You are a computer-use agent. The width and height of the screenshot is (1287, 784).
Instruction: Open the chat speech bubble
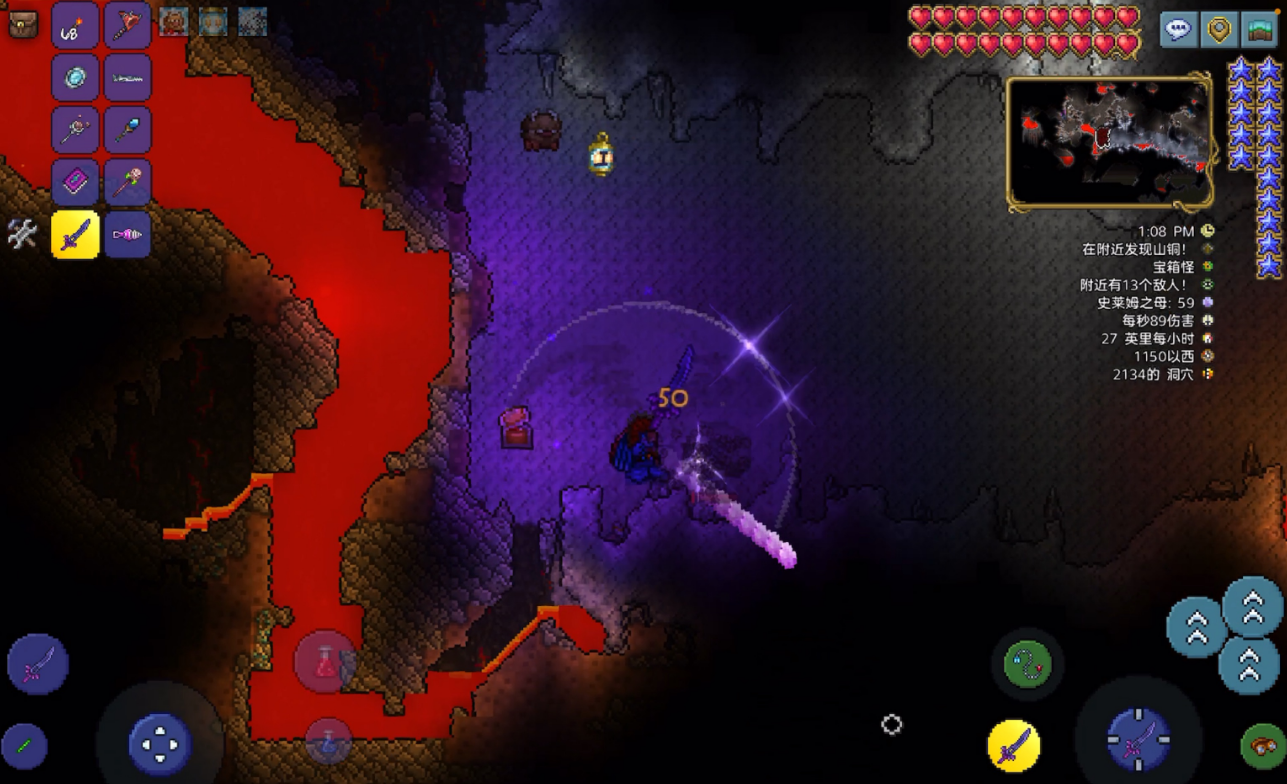coord(1178,30)
